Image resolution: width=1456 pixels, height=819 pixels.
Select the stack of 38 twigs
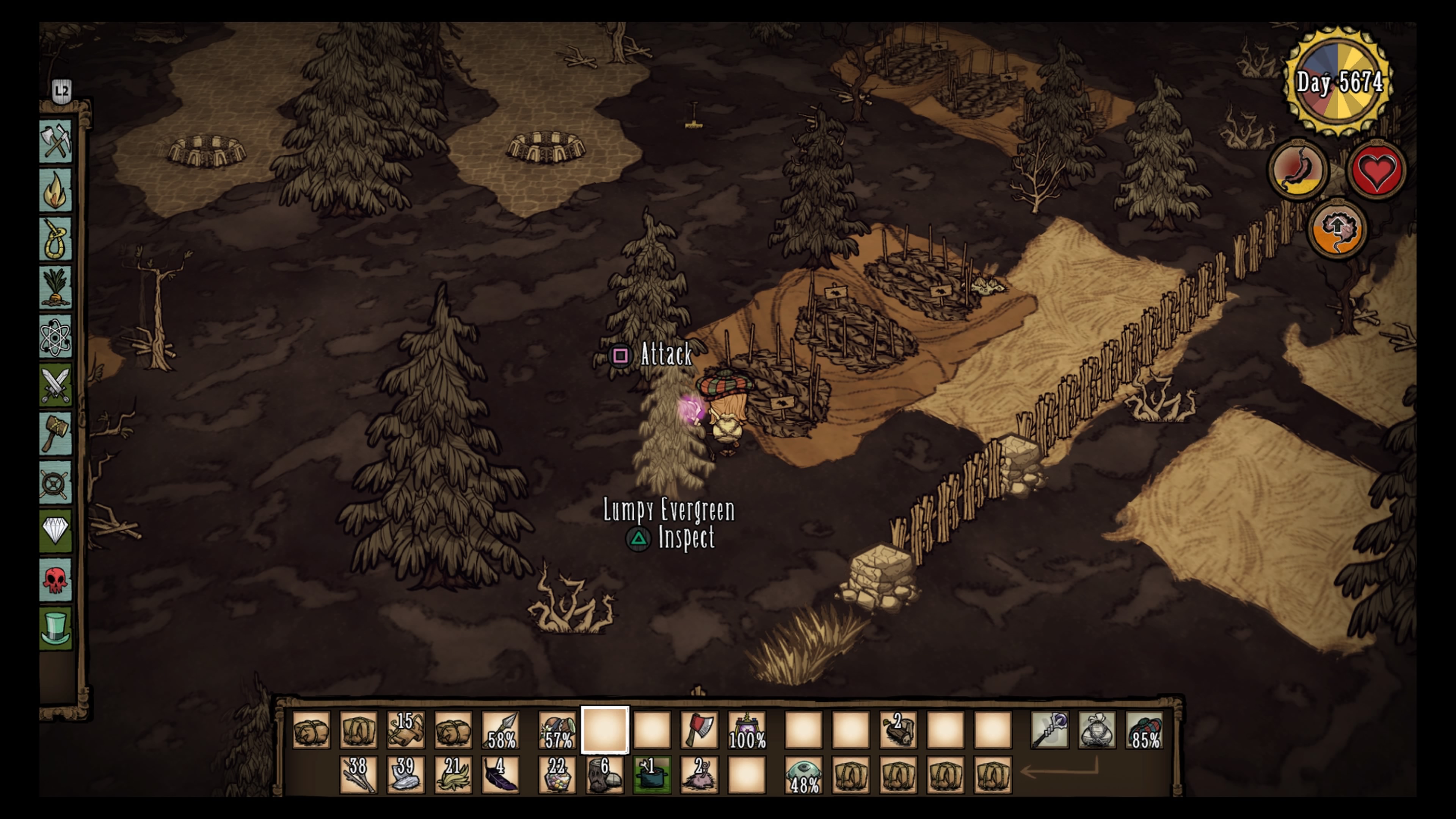pos(358,774)
